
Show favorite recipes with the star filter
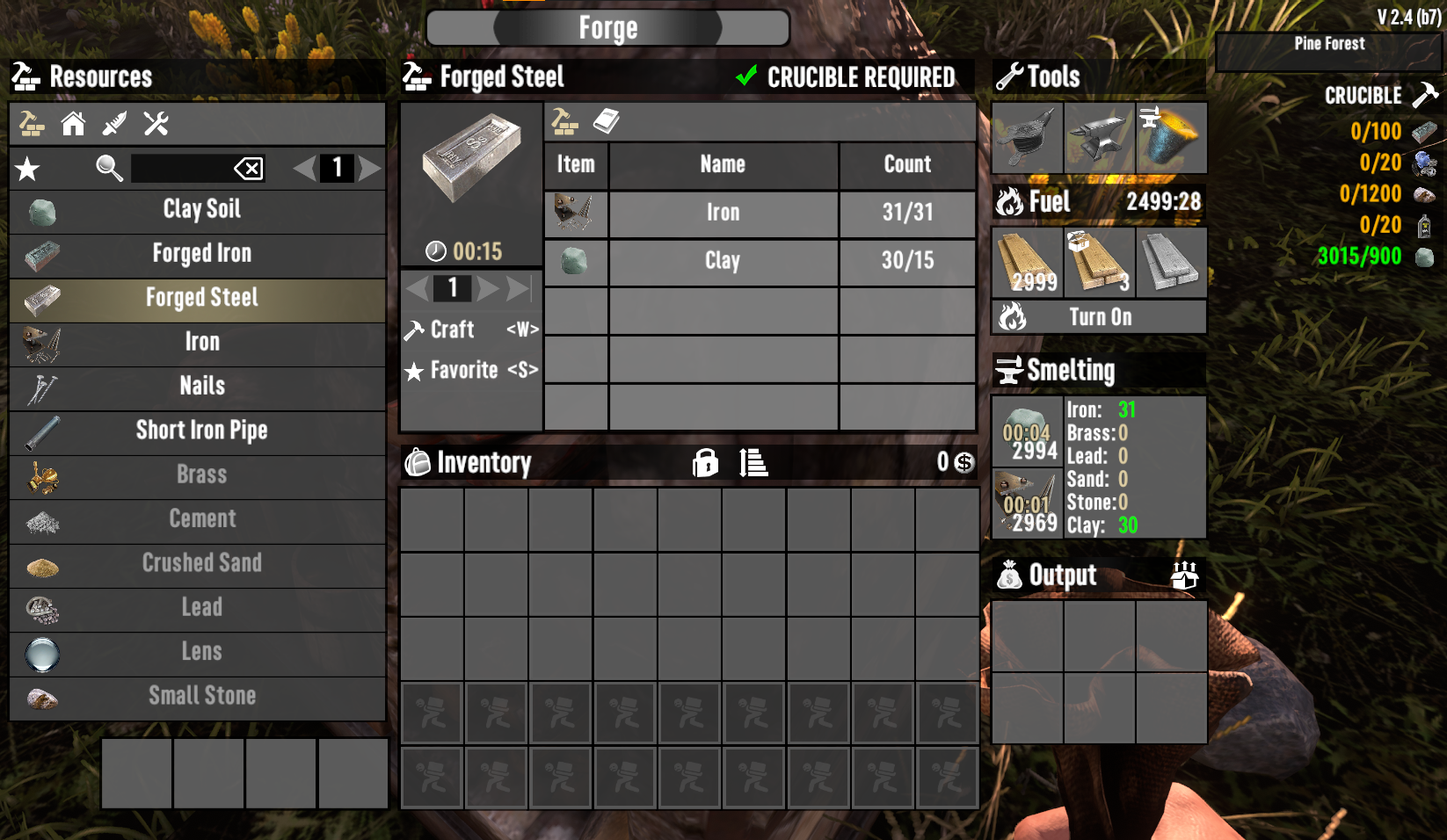coord(27,168)
